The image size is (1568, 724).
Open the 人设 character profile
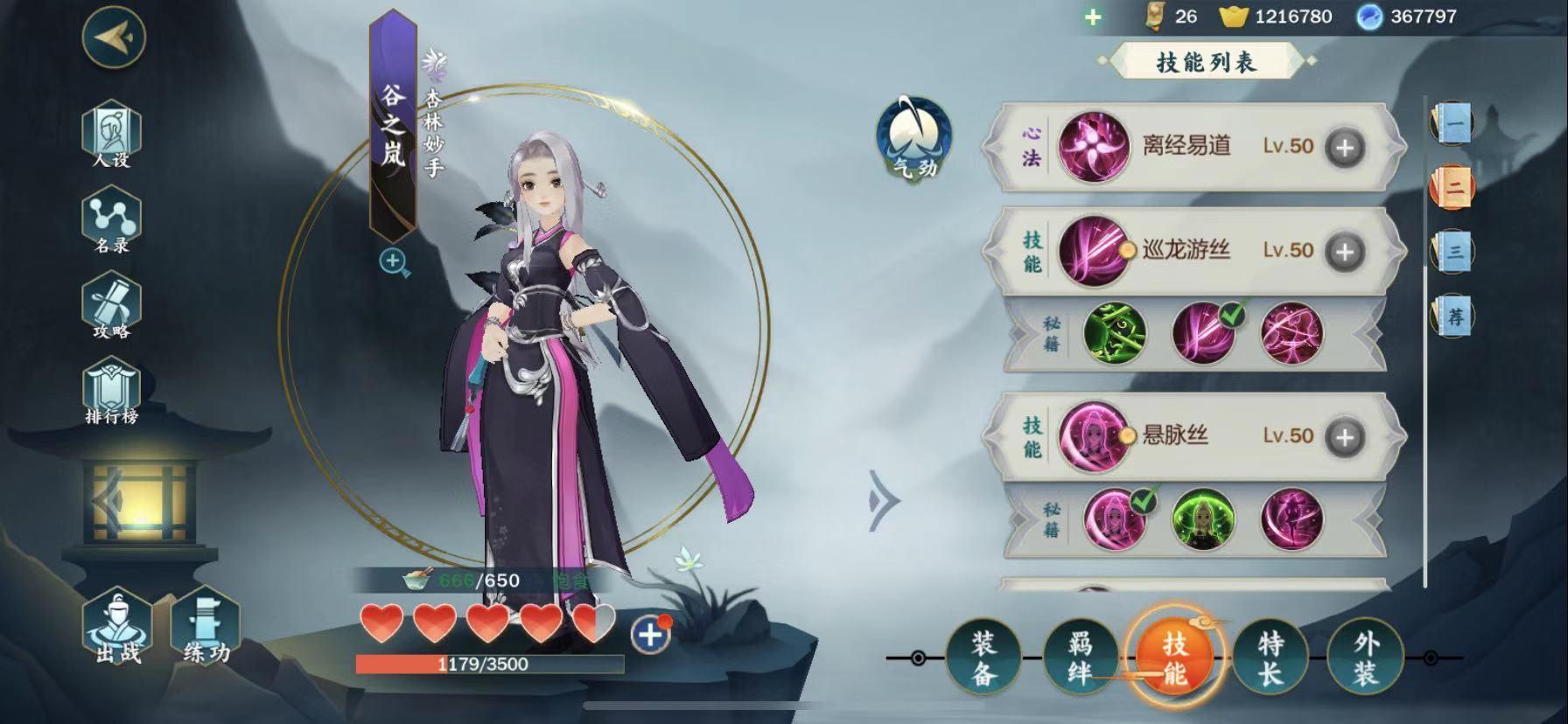point(111,135)
